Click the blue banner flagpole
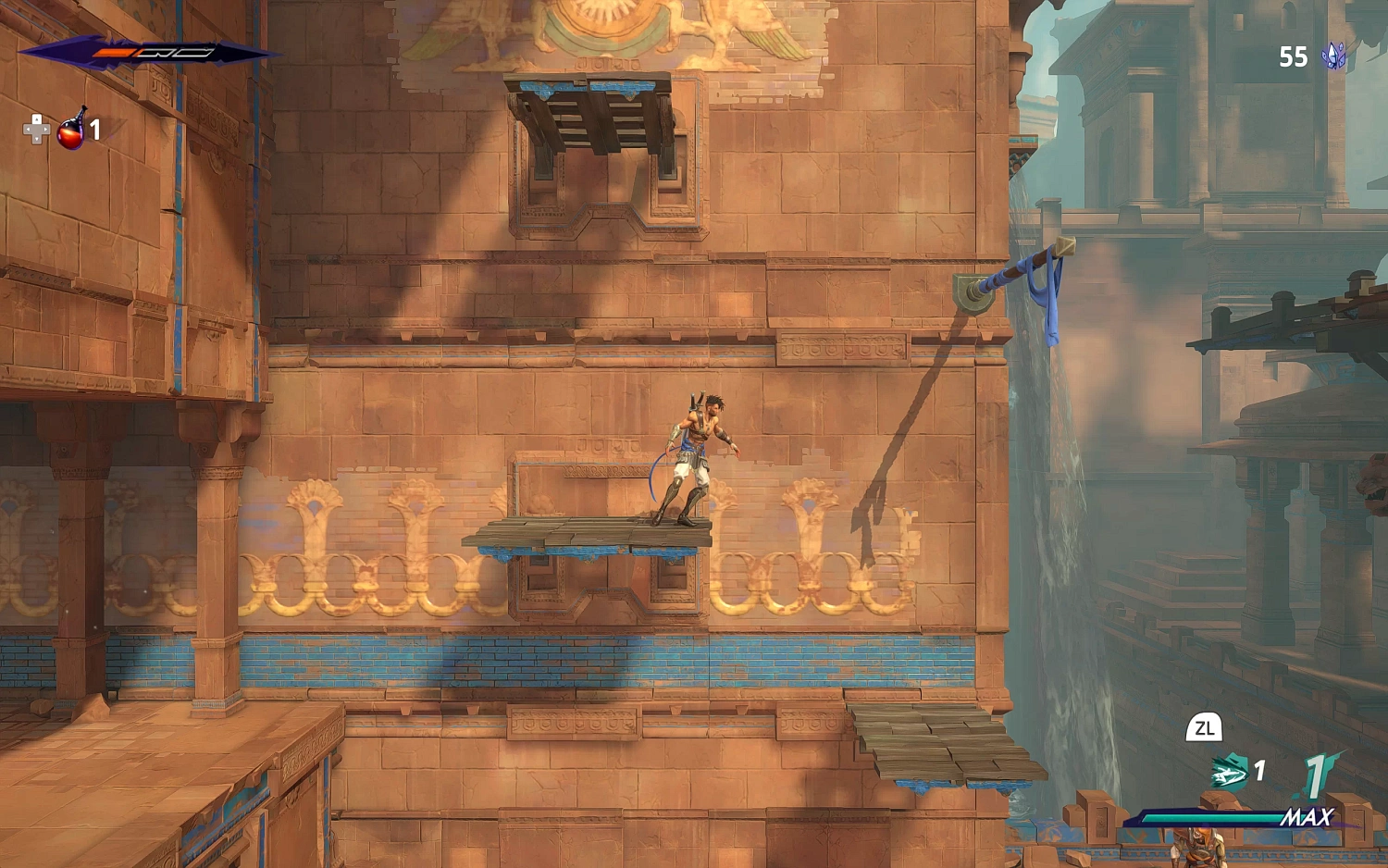1388x868 pixels. coord(1018,268)
